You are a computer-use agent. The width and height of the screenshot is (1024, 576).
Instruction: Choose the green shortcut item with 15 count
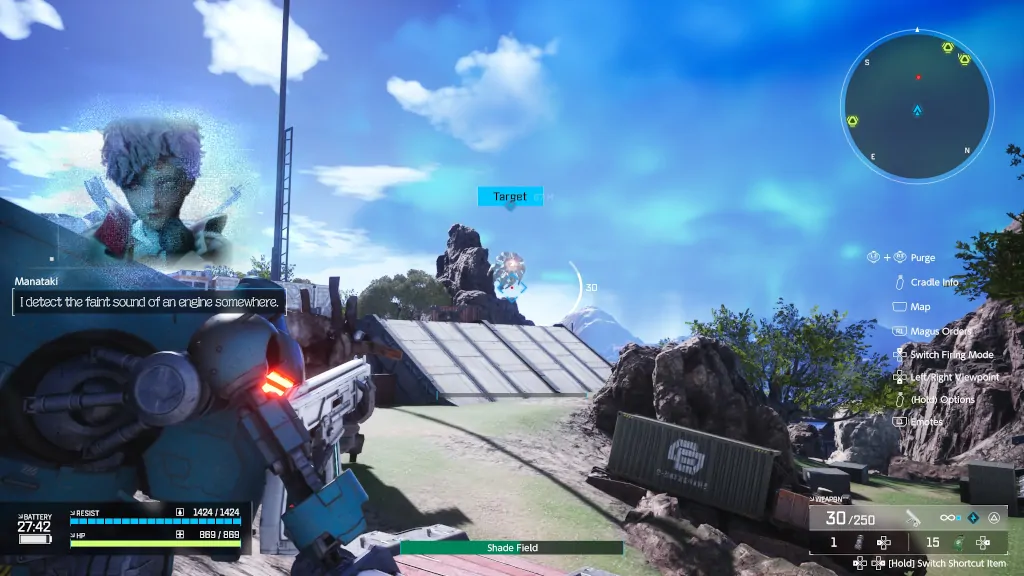pos(957,542)
